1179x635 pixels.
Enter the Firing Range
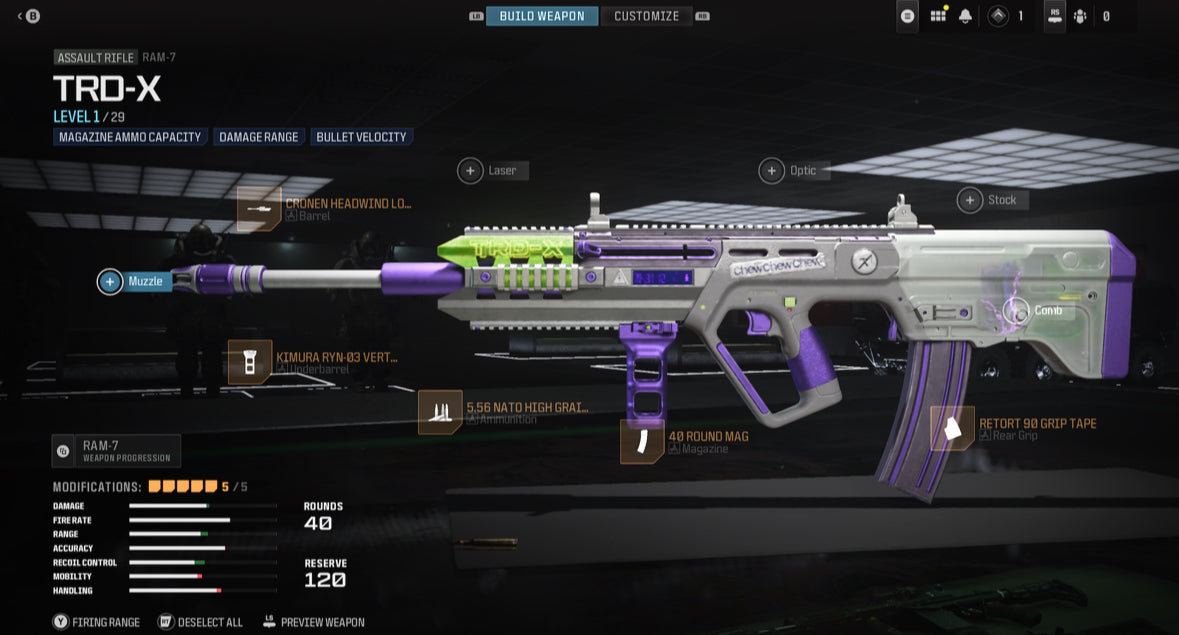(97, 622)
